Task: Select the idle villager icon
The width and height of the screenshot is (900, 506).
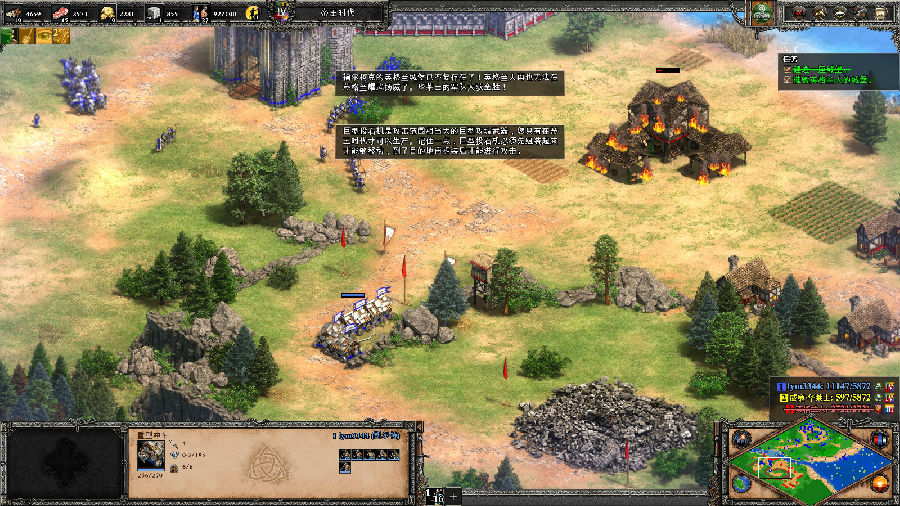Action: point(254,13)
